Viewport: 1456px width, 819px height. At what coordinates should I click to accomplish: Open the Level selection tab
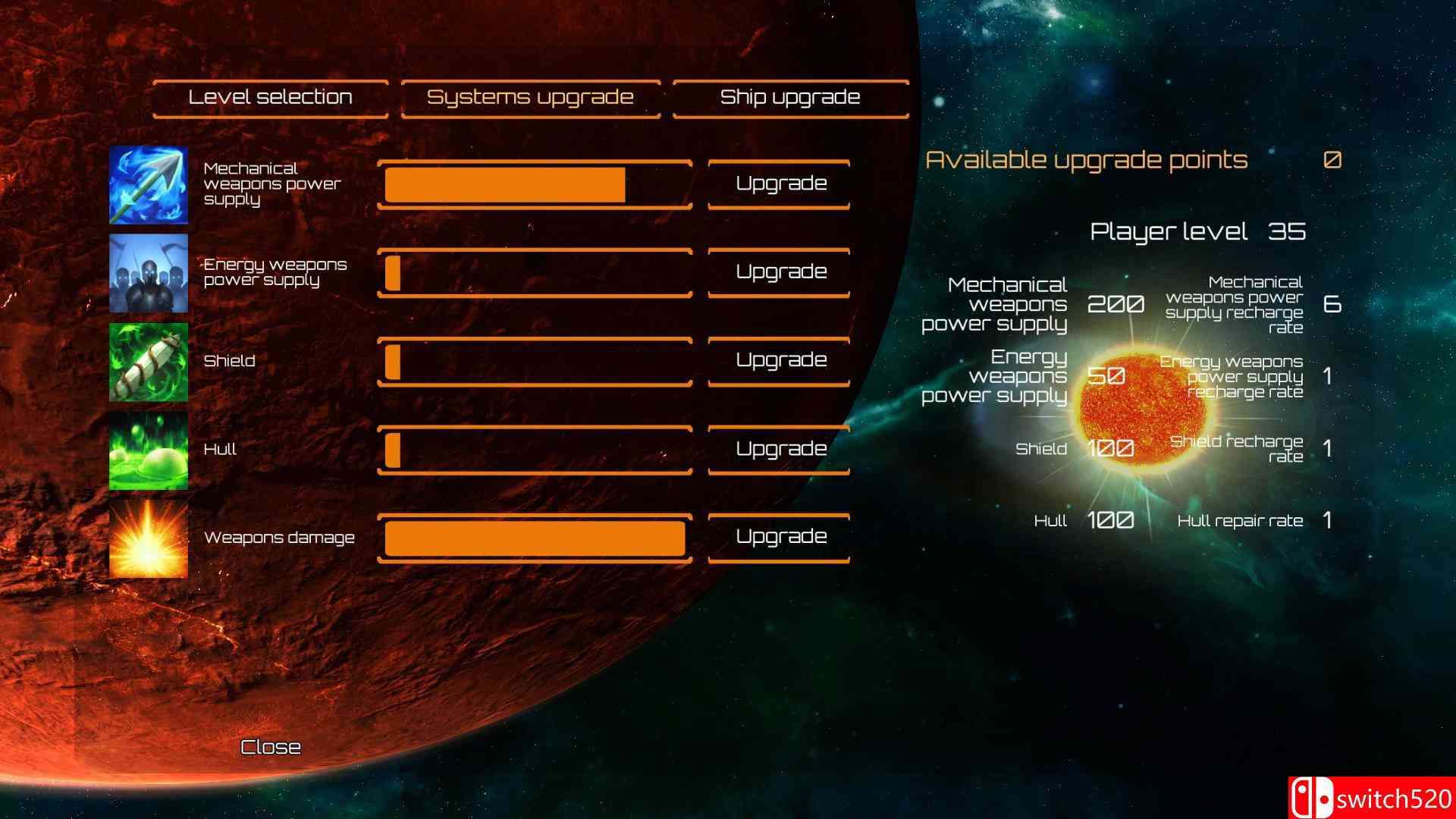tap(270, 97)
